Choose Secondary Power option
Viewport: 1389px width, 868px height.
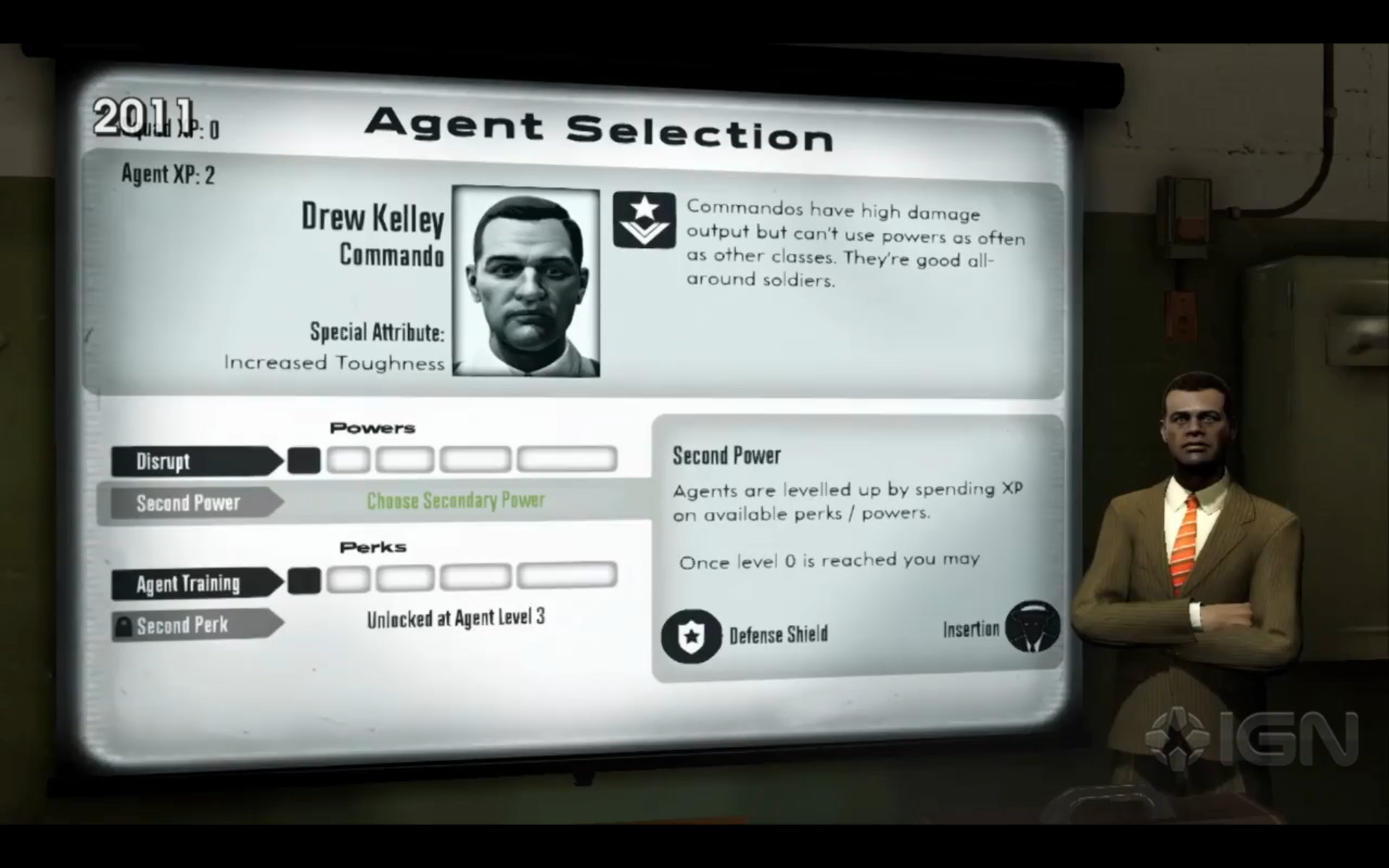pyautogui.click(x=456, y=501)
